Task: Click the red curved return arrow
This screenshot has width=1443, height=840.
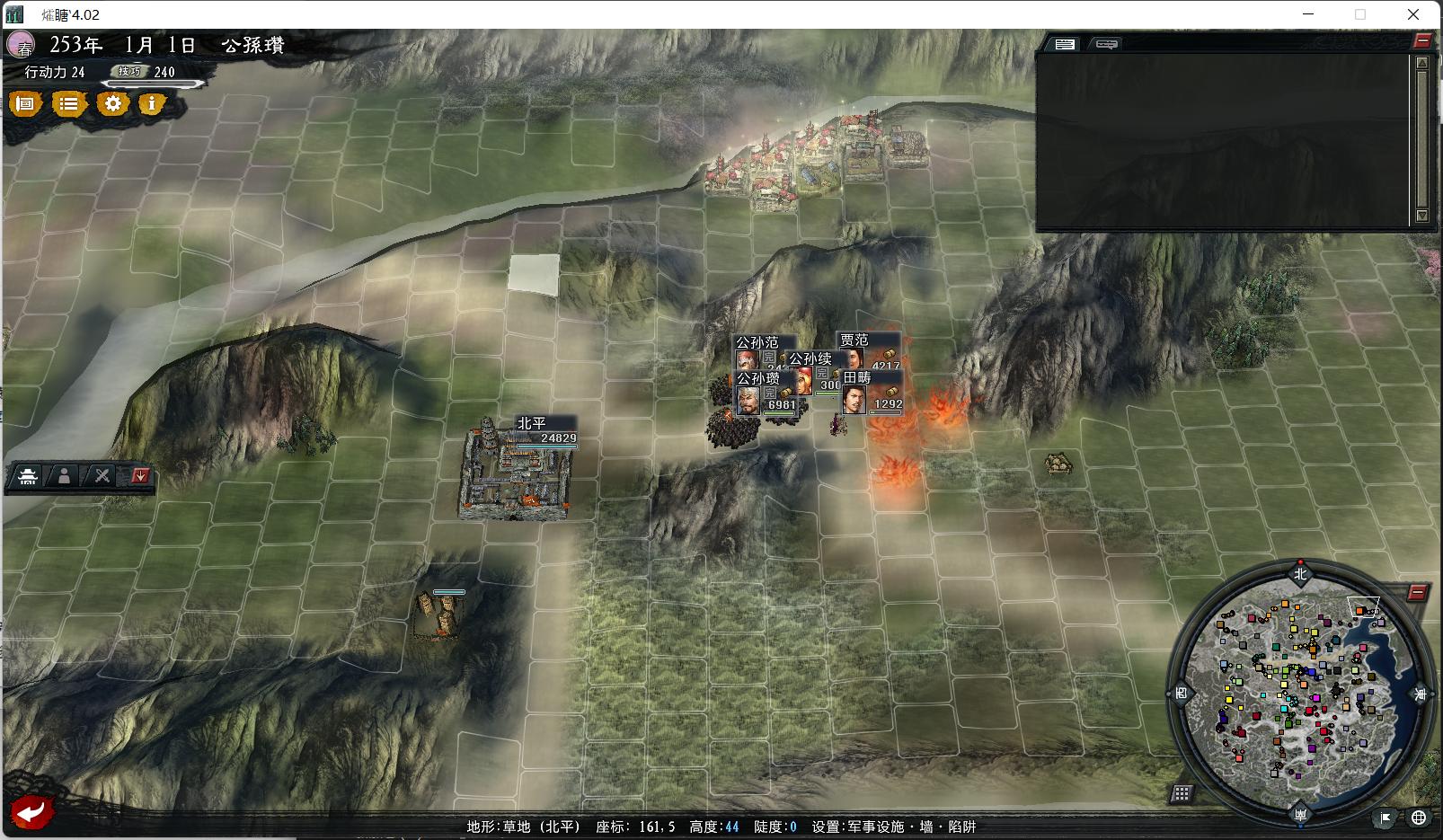Action: click(x=32, y=813)
